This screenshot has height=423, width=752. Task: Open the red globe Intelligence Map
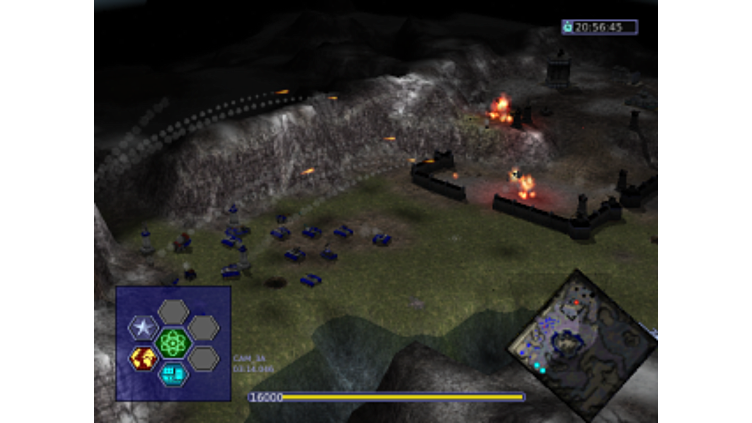tap(143, 358)
